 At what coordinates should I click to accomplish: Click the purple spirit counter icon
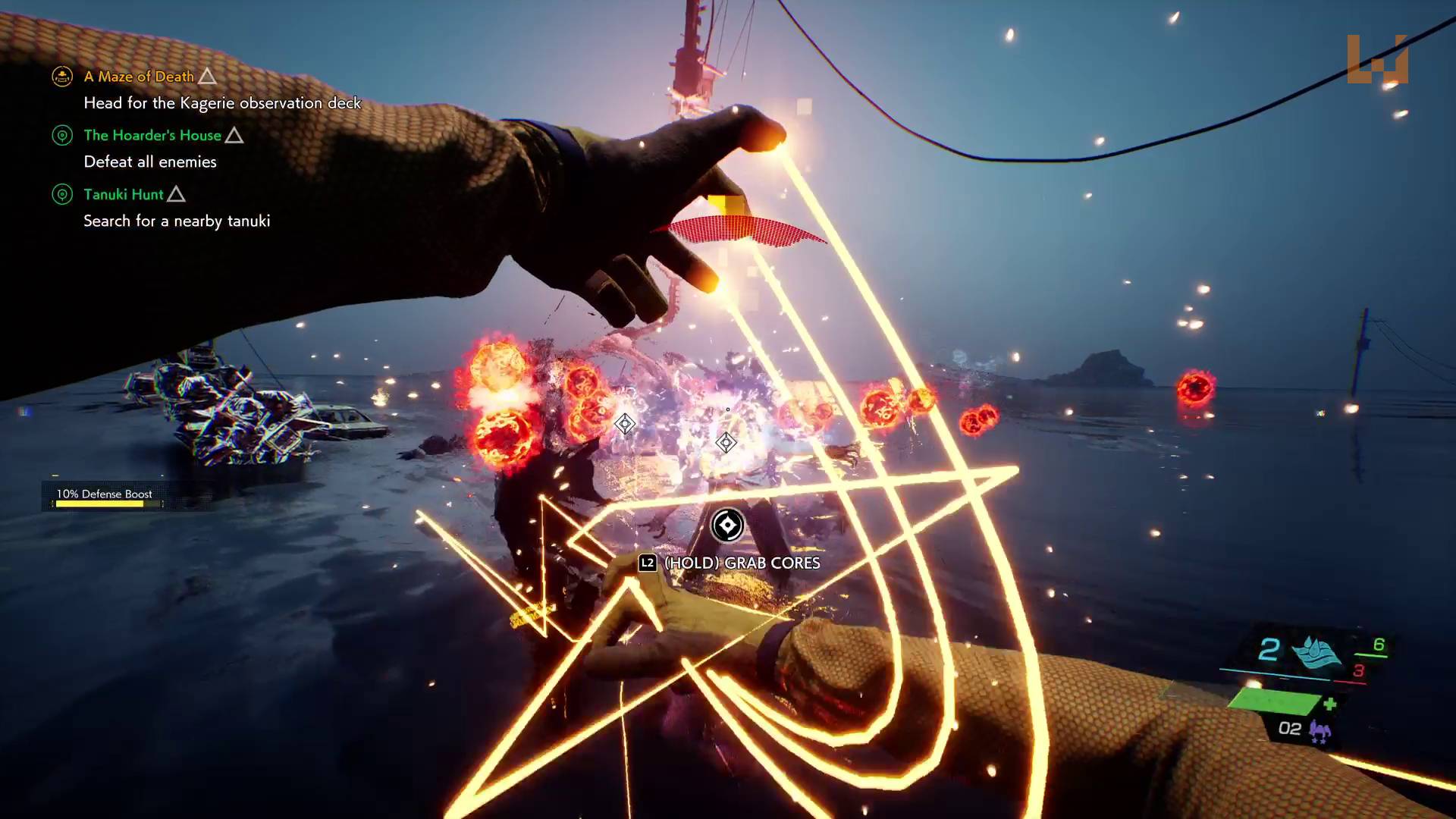pyautogui.click(x=1320, y=731)
